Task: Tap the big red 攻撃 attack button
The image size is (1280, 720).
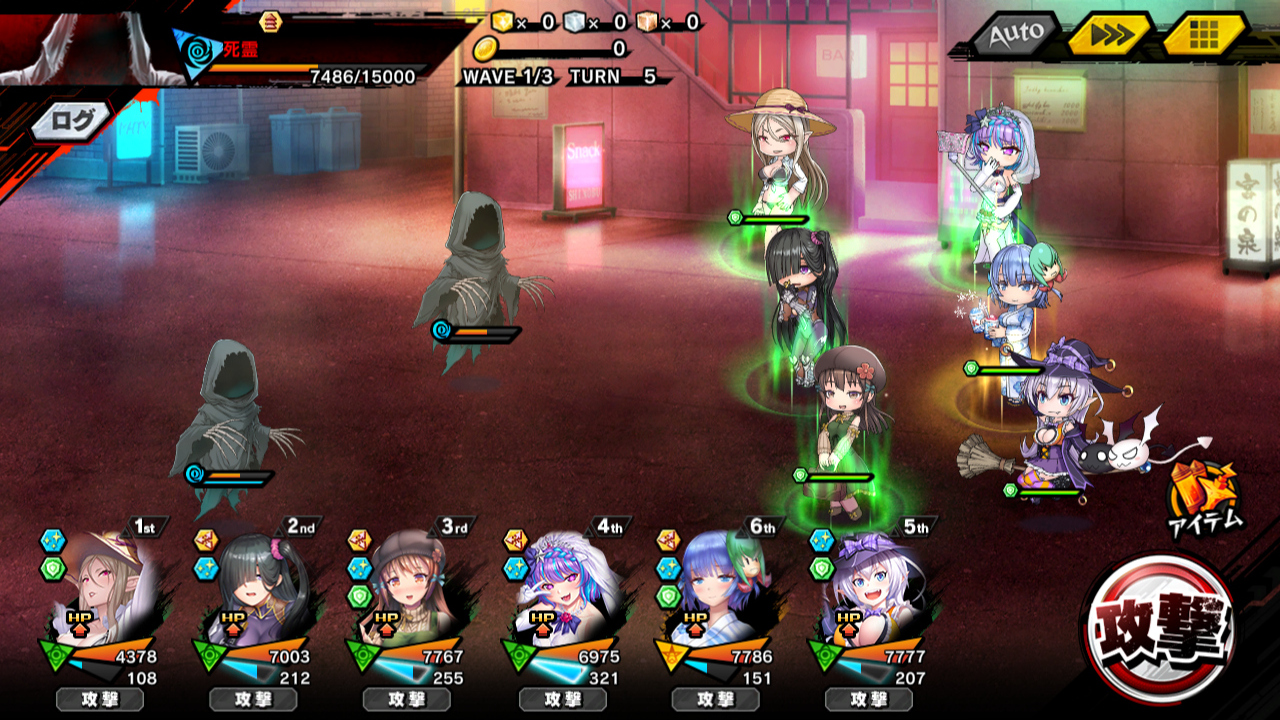Action: [1161, 626]
